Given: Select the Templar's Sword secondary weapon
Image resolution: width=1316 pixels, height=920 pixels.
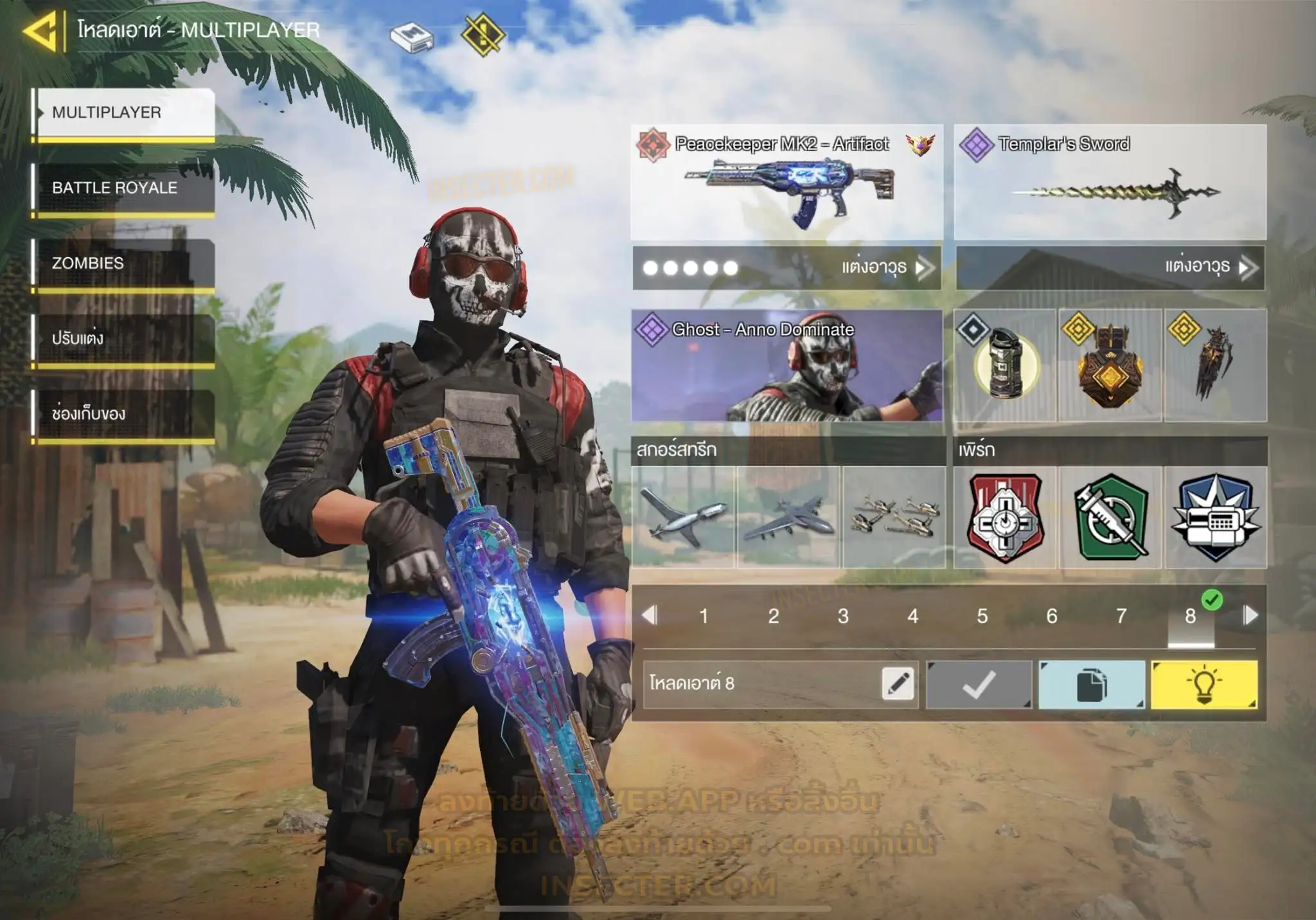Looking at the screenshot, I should click(1110, 183).
